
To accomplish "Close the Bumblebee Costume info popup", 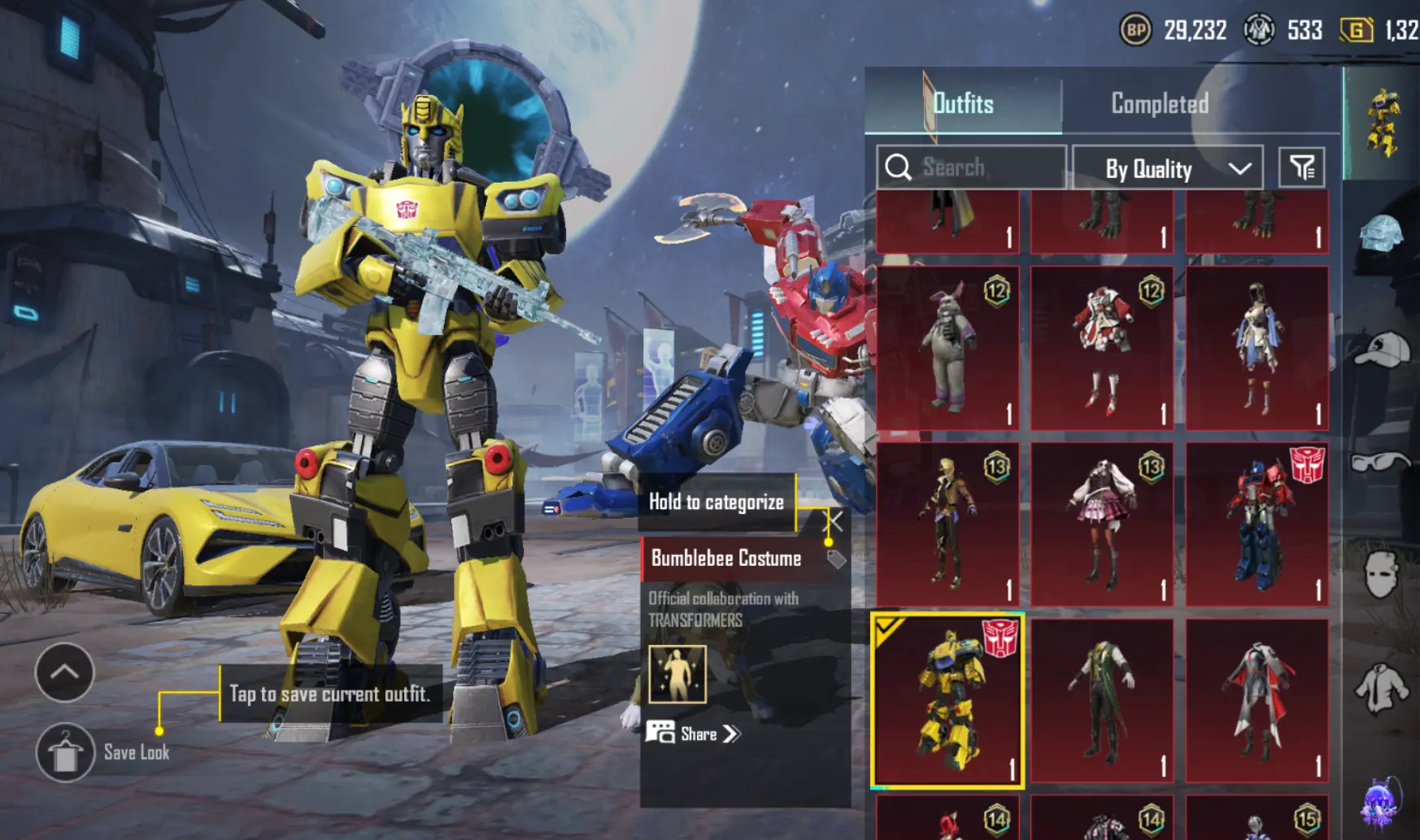I will point(834,521).
